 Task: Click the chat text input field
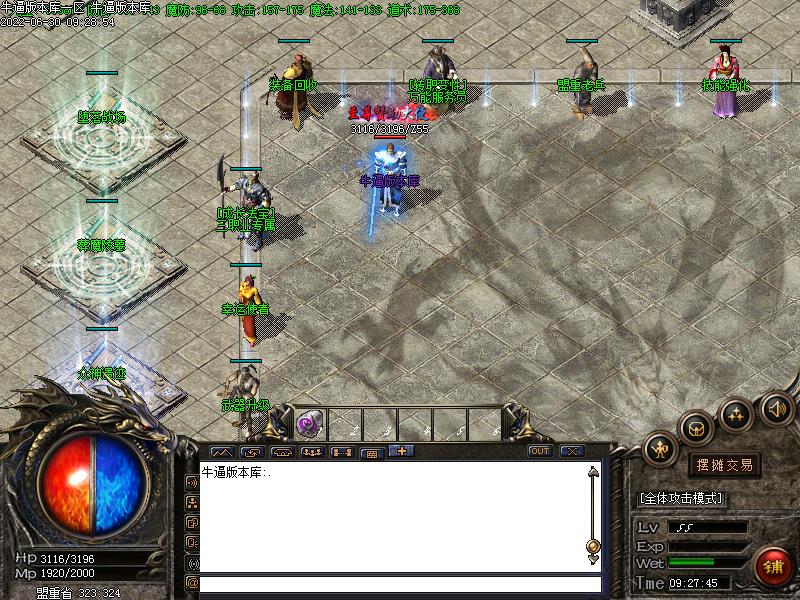(400, 583)
